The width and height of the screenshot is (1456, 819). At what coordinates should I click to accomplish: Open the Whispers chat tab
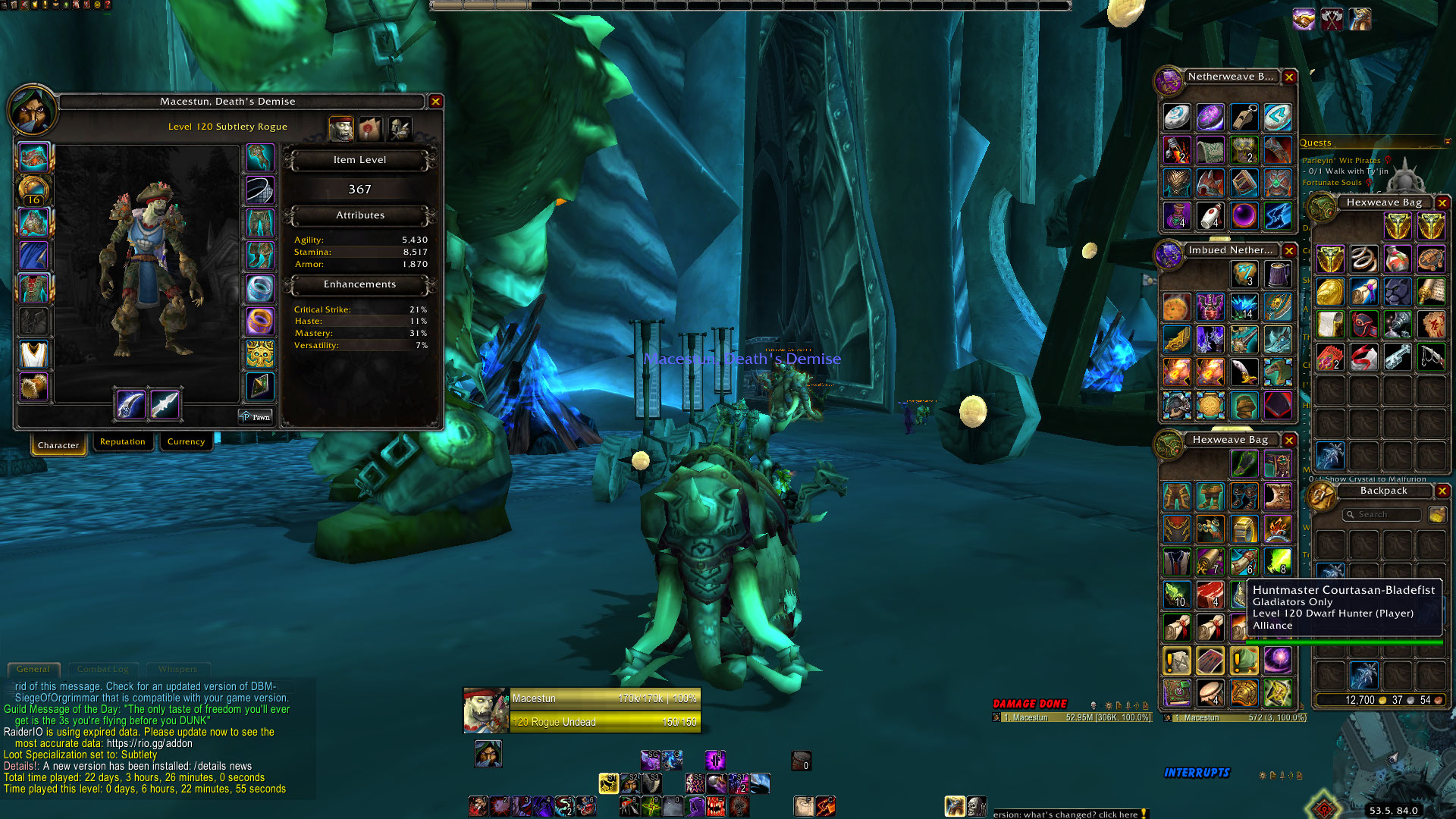click(x=177, y=670)
